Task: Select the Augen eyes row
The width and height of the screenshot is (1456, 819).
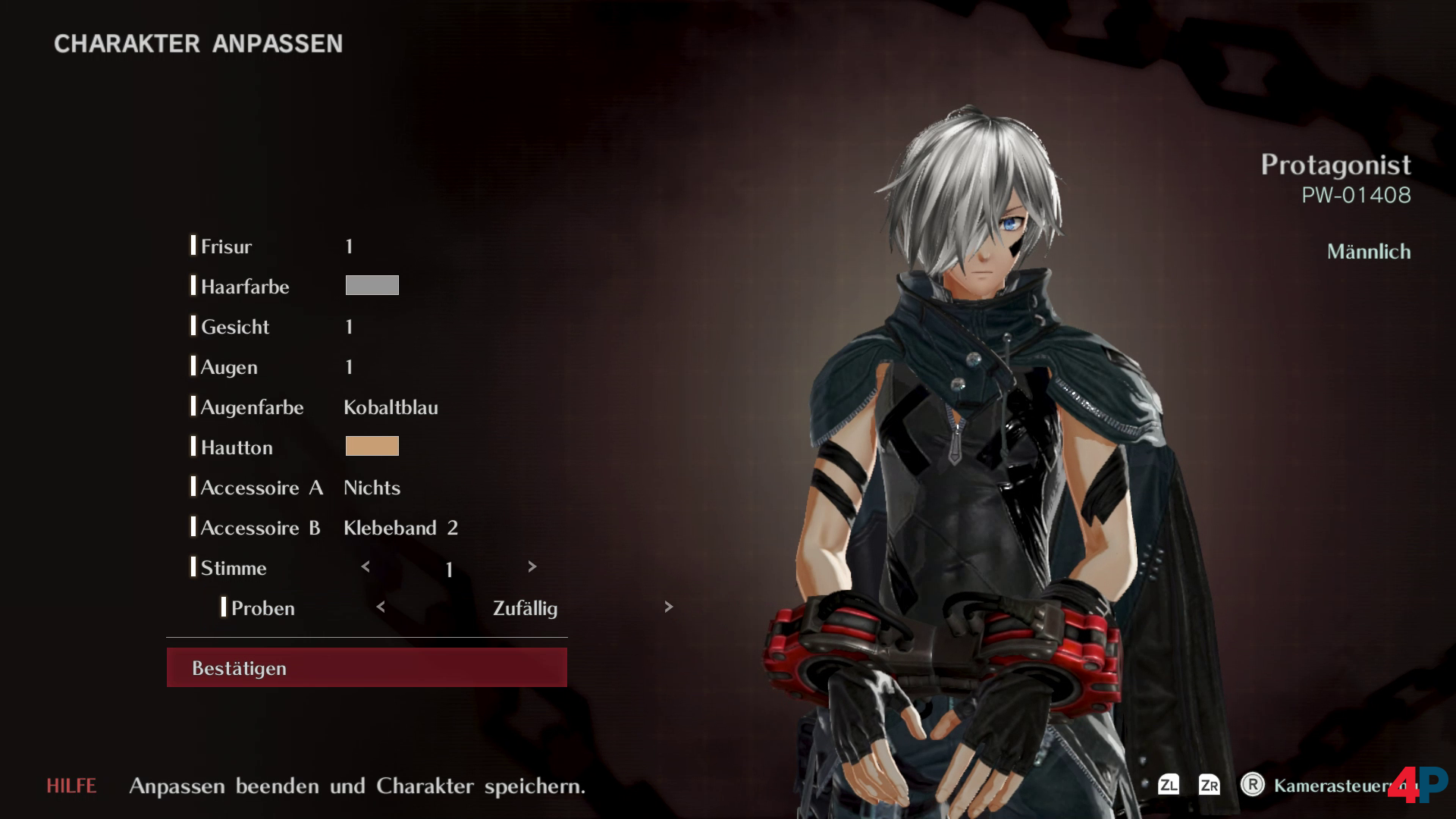Action: click(229, 367)
